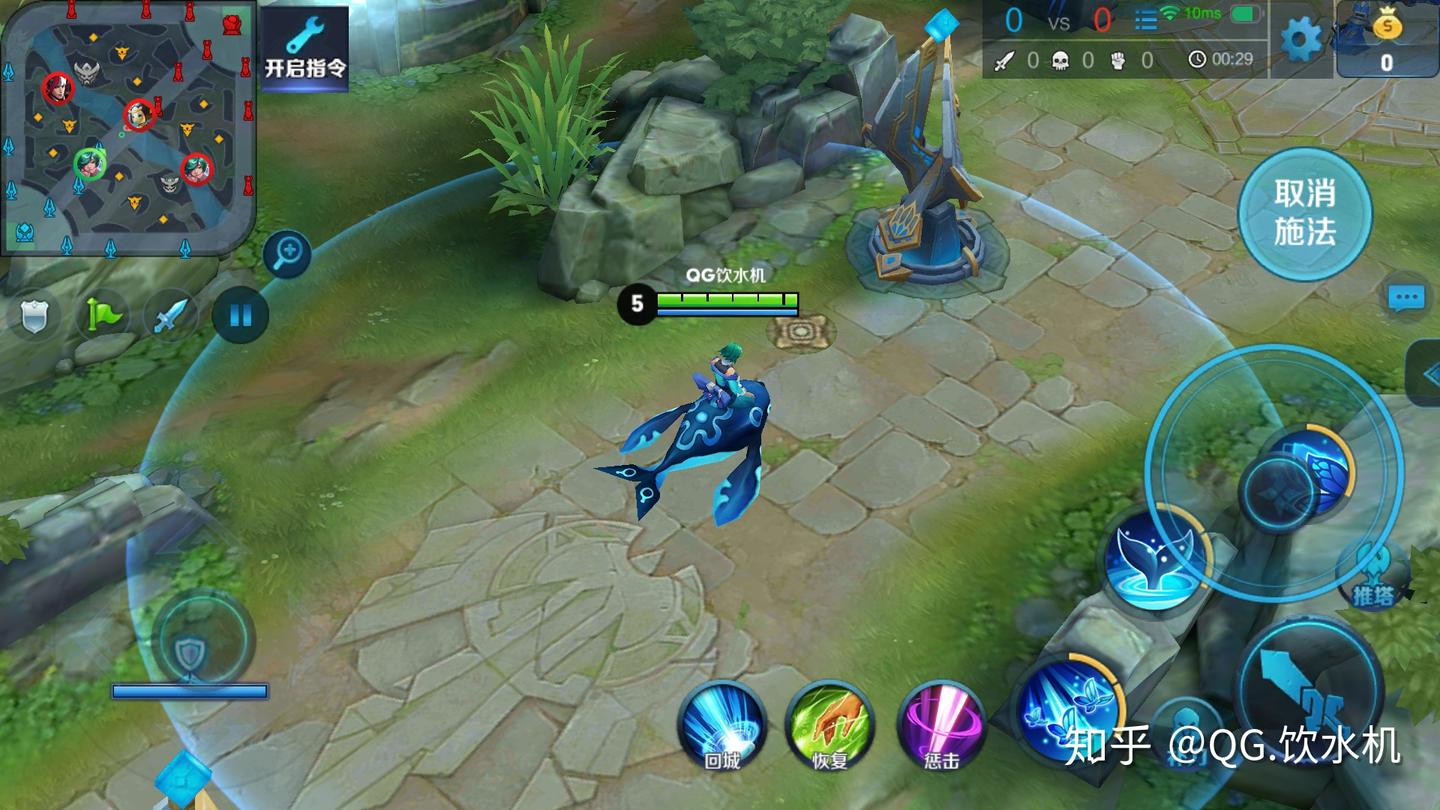Click the magnifier zoom button below minimap

click(x=287, y=254)
